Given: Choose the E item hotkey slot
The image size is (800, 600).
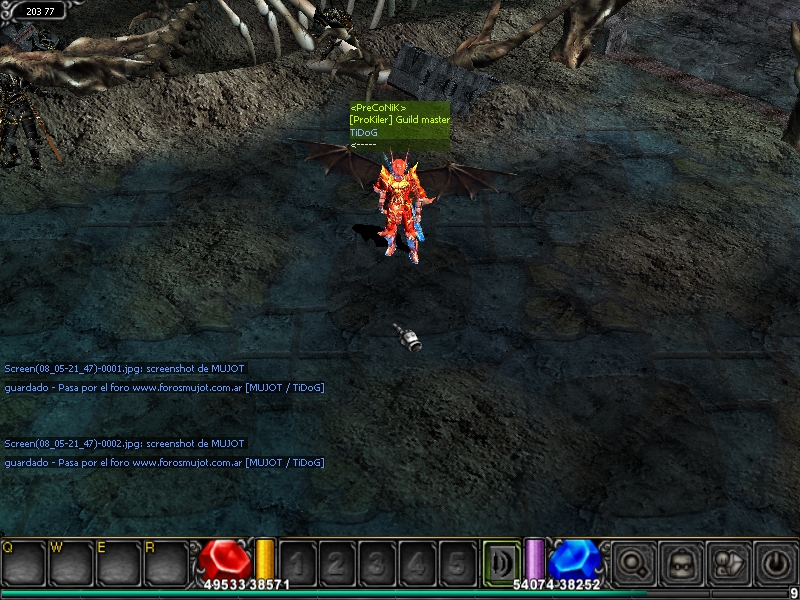Looking at the screenshot, I should [x=119, y=563].
